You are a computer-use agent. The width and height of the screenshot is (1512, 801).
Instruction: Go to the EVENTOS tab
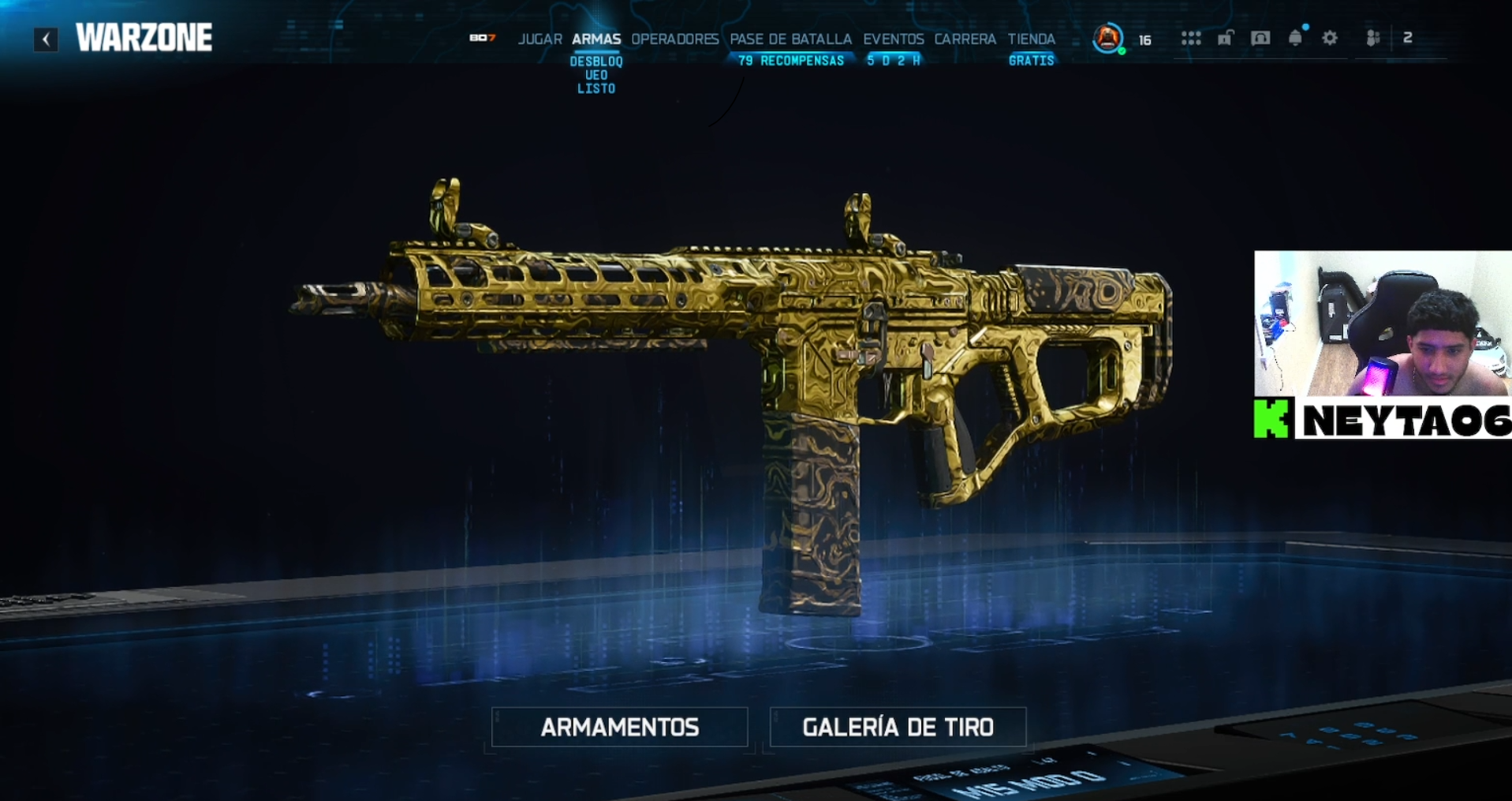(893, 39)
